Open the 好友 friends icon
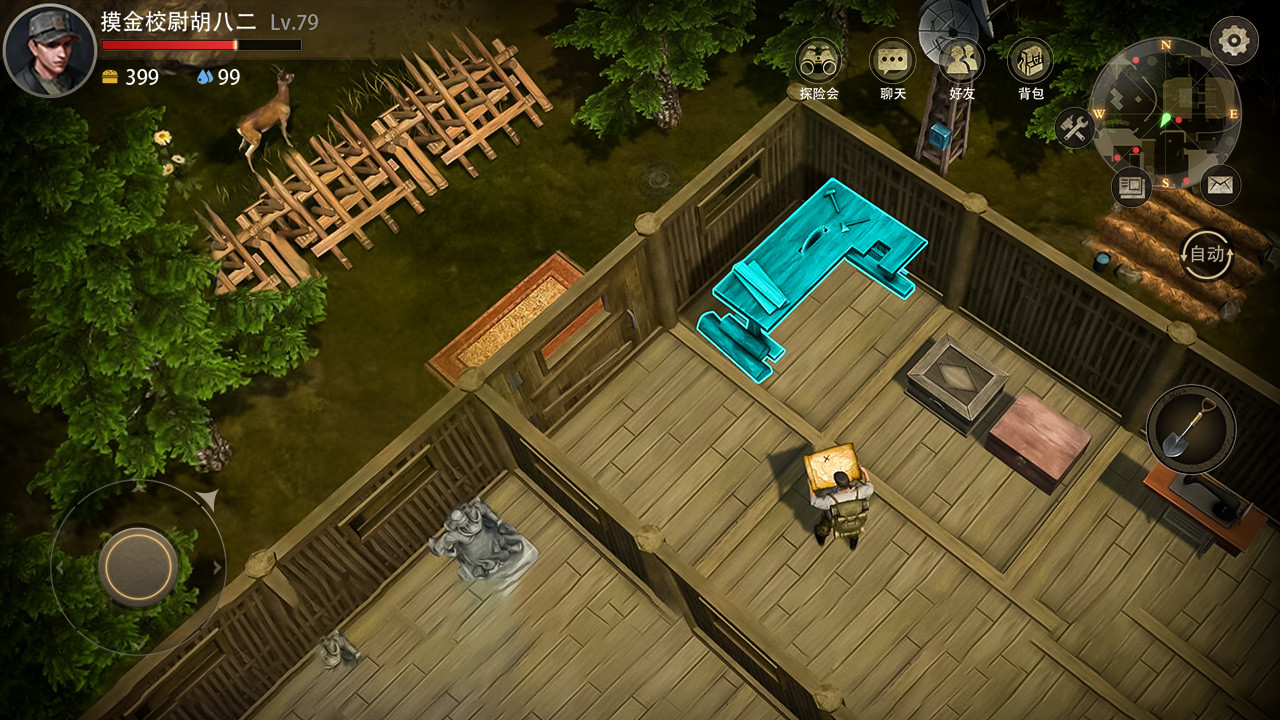The height and width of the screenshot is (720, 1280). 960,60
